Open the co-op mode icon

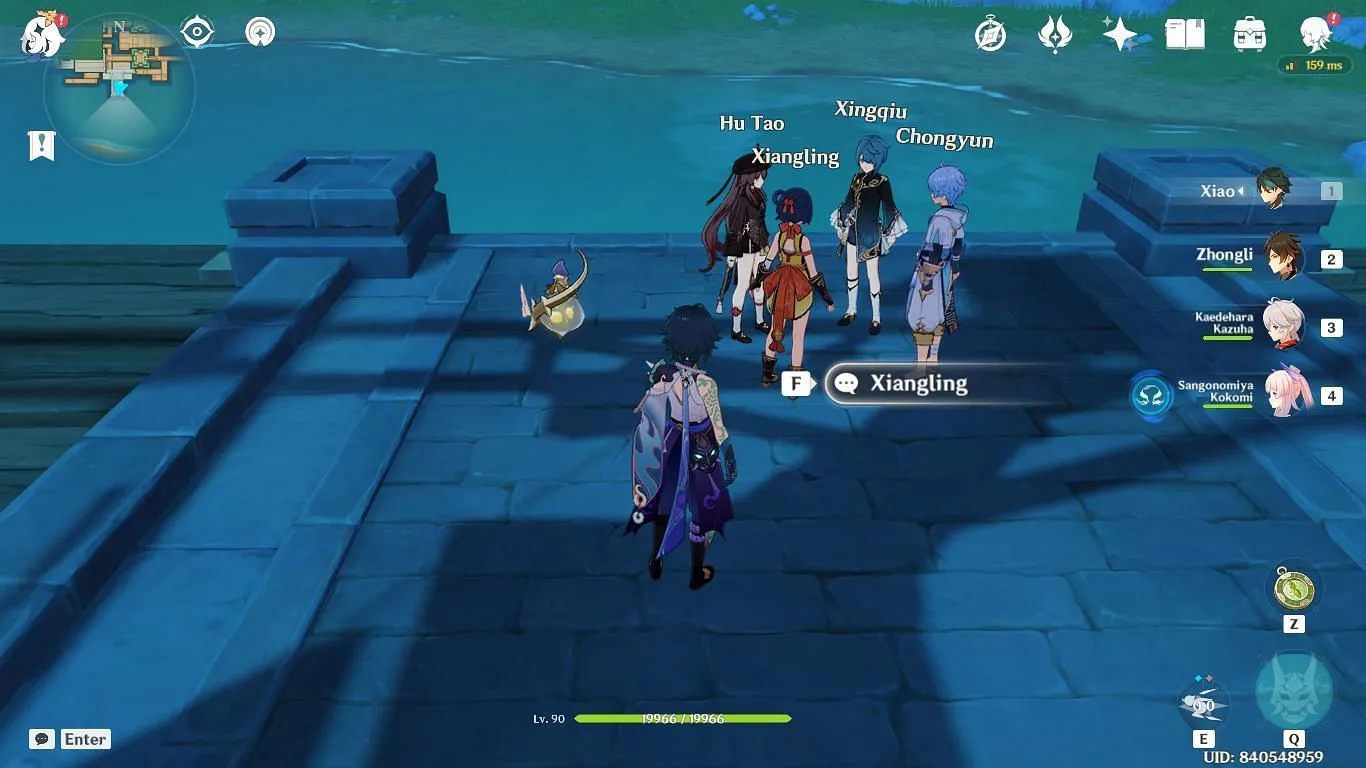(x=260, y=32)
